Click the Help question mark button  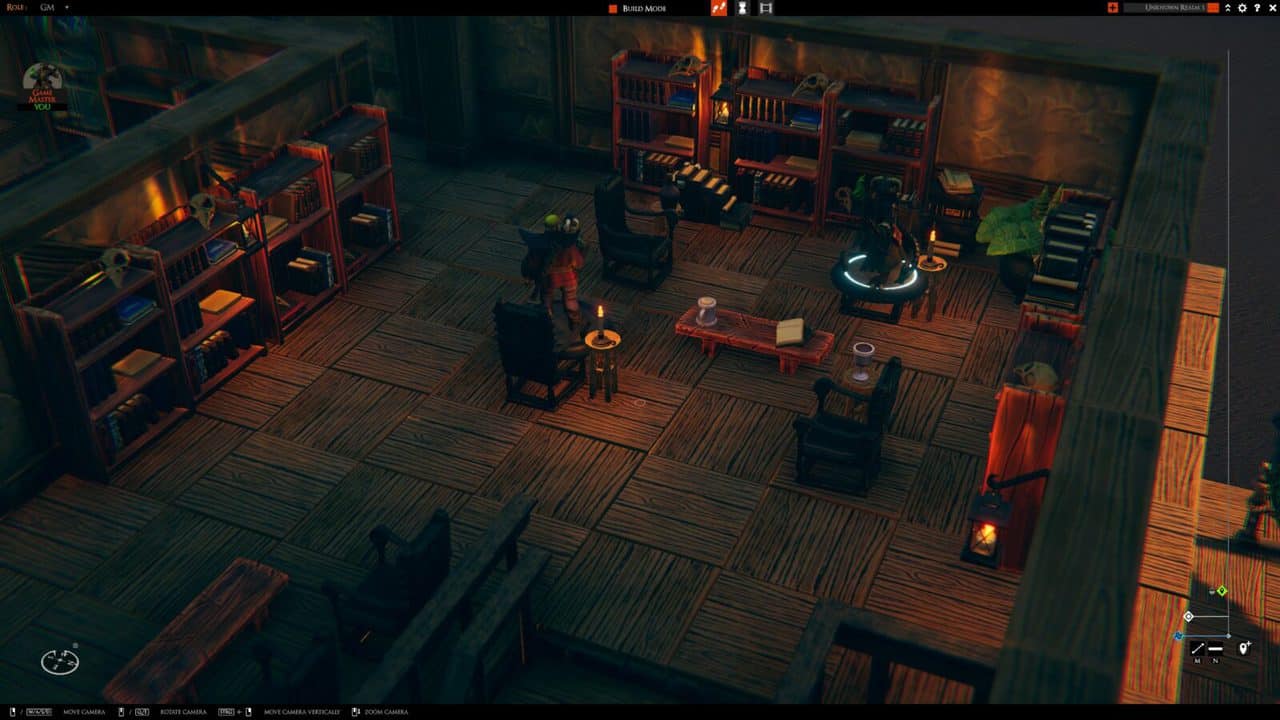tap(1256, 7)
